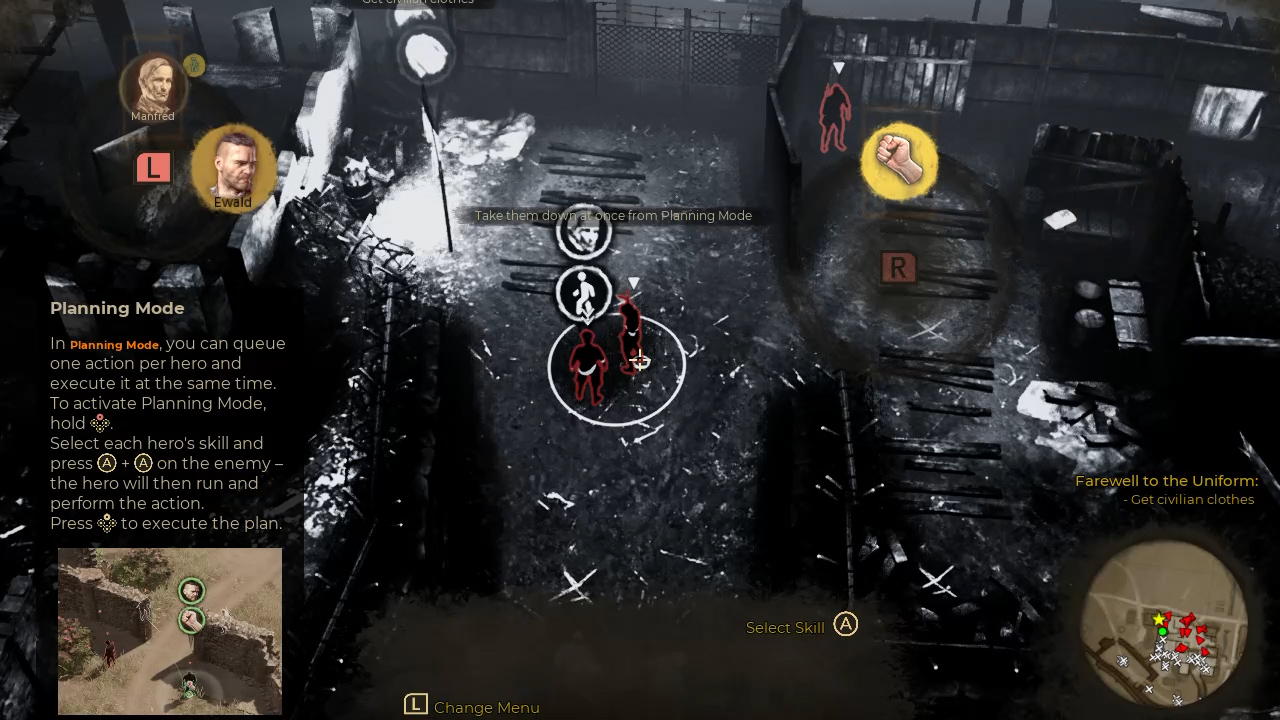
Task: Click the yellow star marker on the minimap
Action: pos(1160,618)
